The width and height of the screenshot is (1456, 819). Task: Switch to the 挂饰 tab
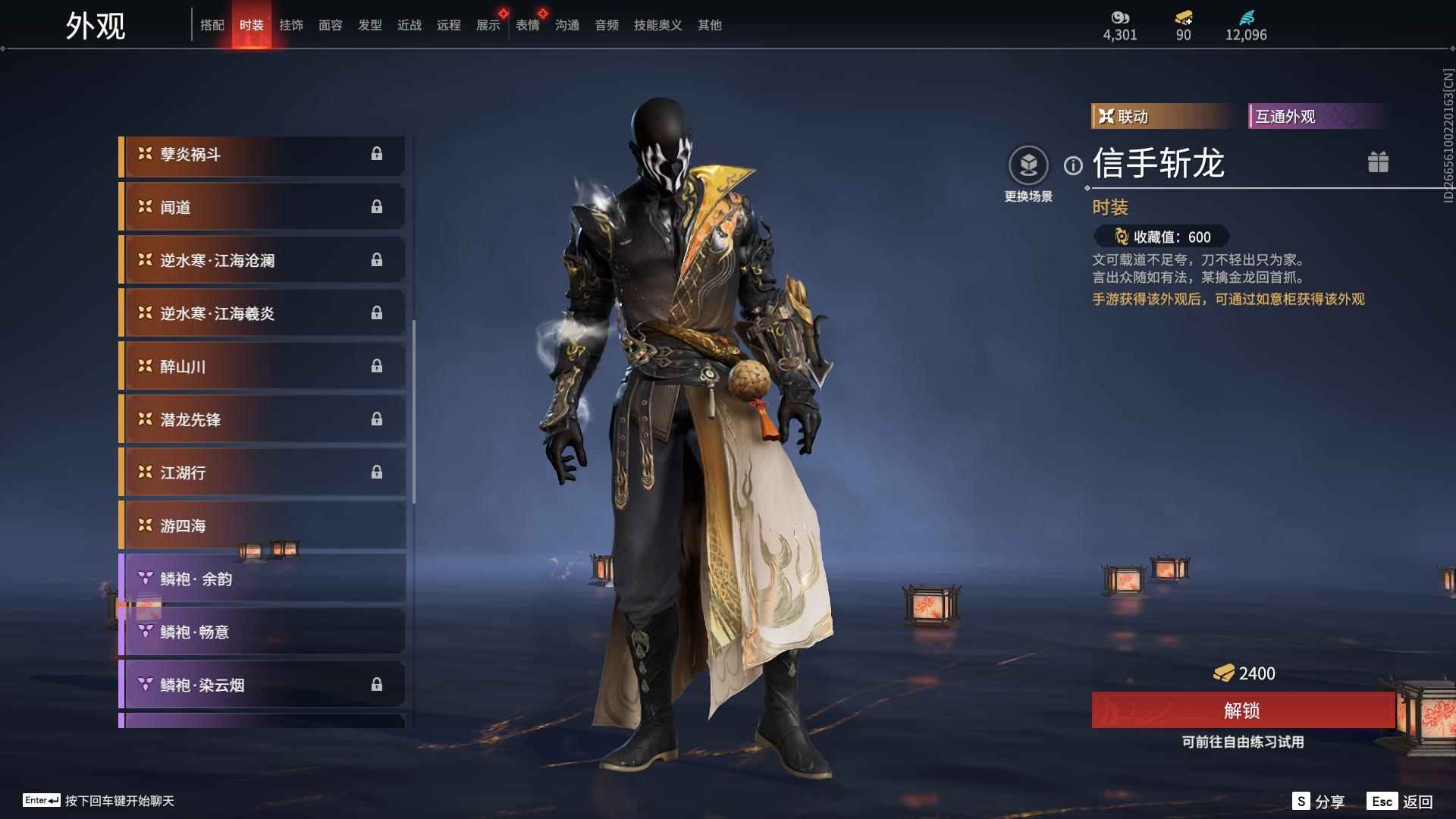[x=291, y=24]
